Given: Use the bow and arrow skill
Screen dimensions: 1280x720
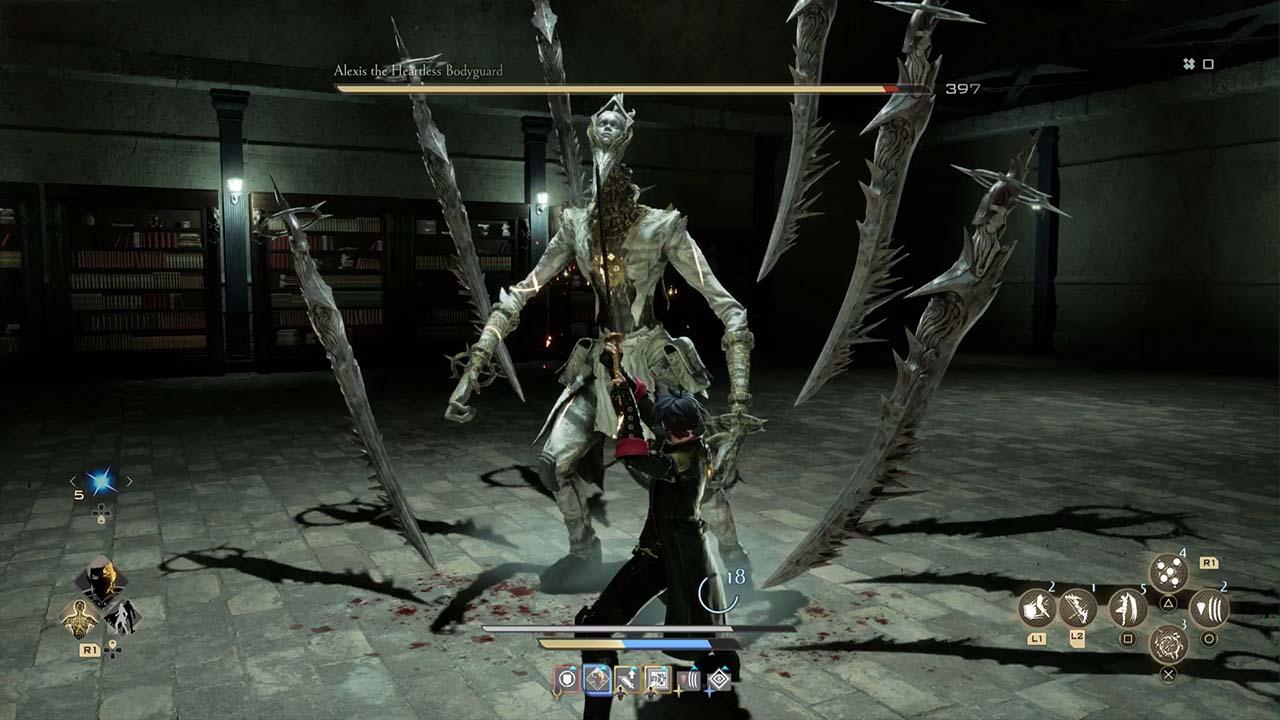Looking at the screenshot, I should [1079, 607].
